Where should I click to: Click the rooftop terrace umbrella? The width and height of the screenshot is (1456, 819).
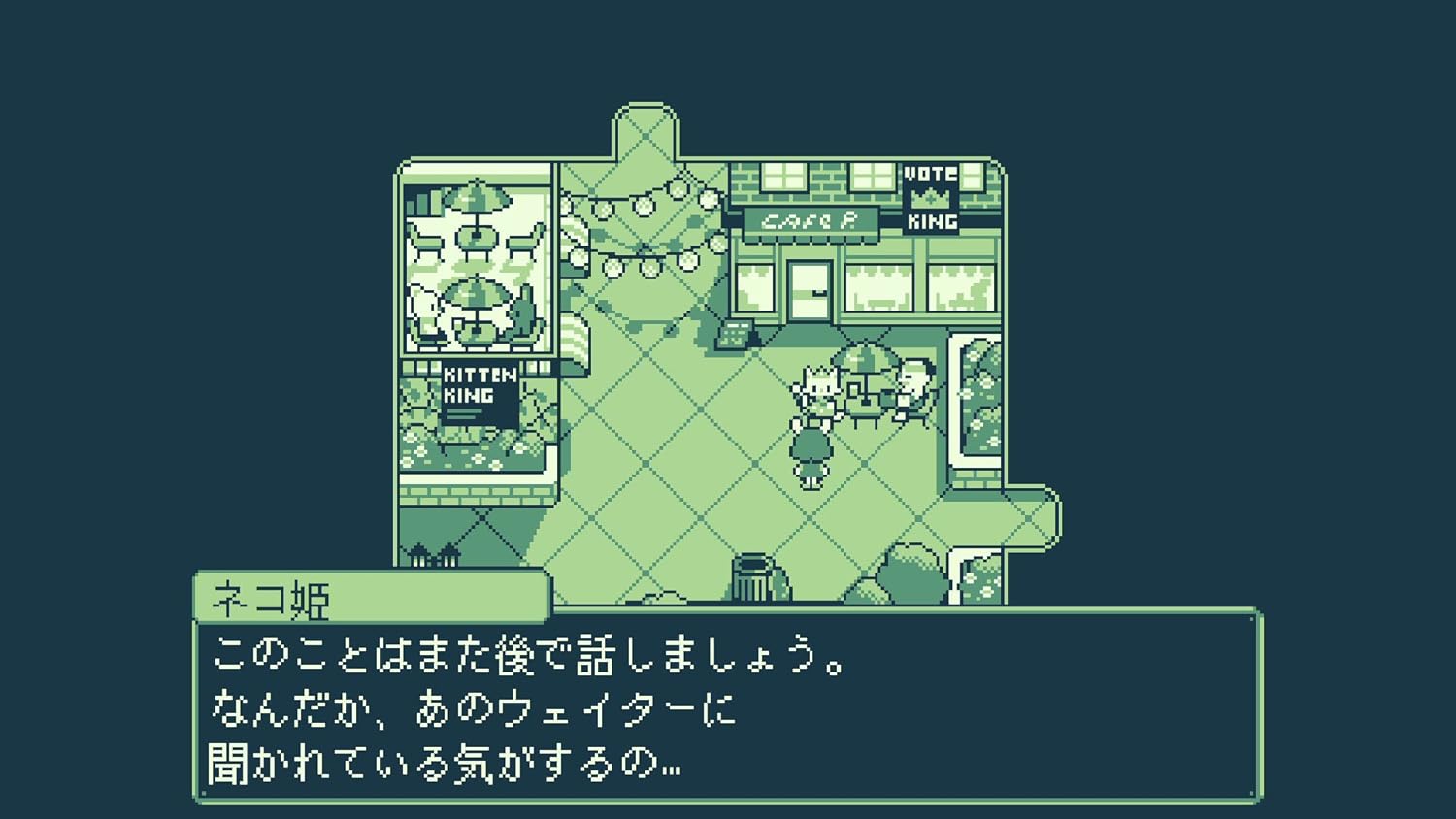tap(477, 197)
